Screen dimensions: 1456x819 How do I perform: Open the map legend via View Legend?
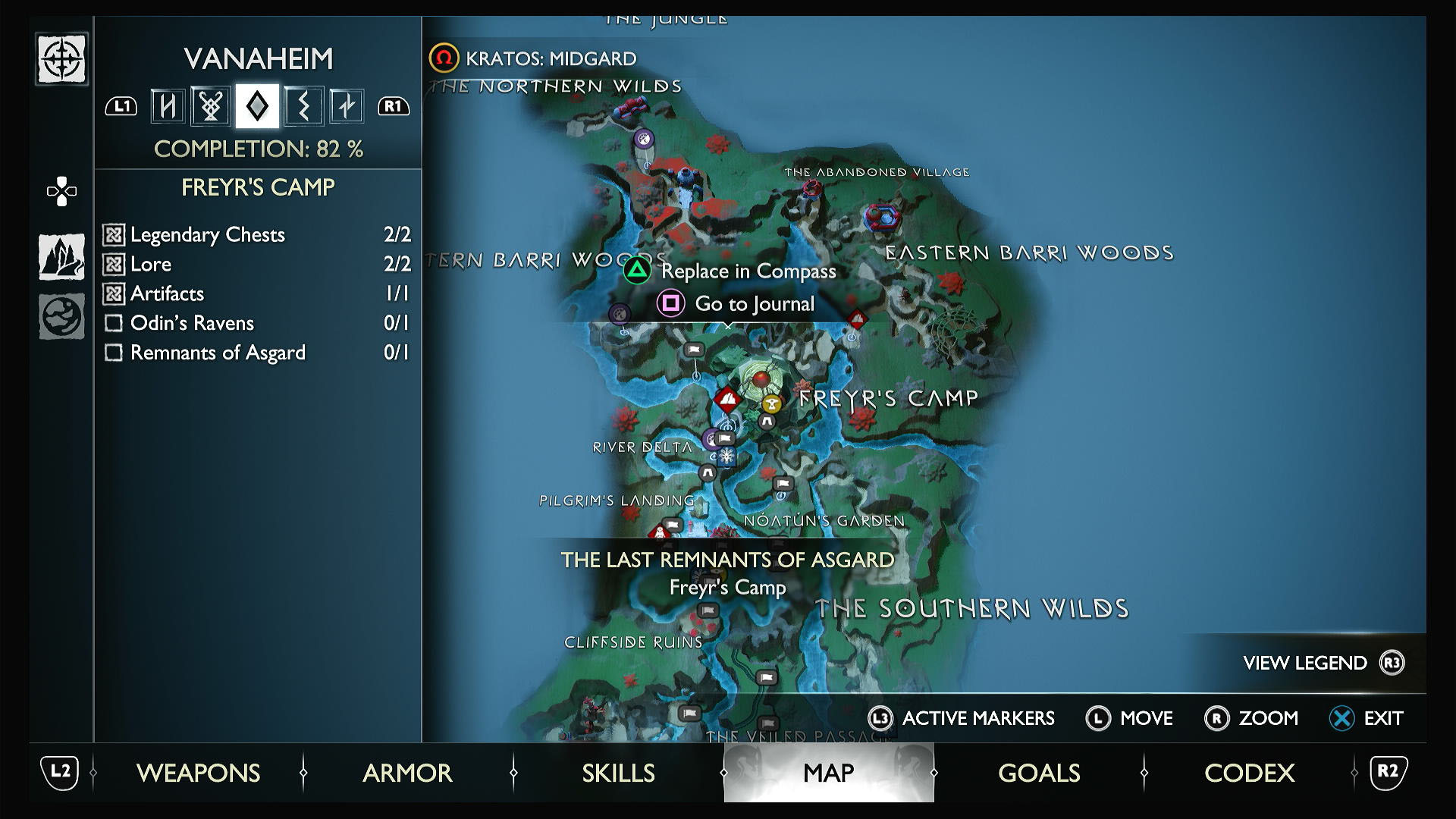pos(1323,663)
